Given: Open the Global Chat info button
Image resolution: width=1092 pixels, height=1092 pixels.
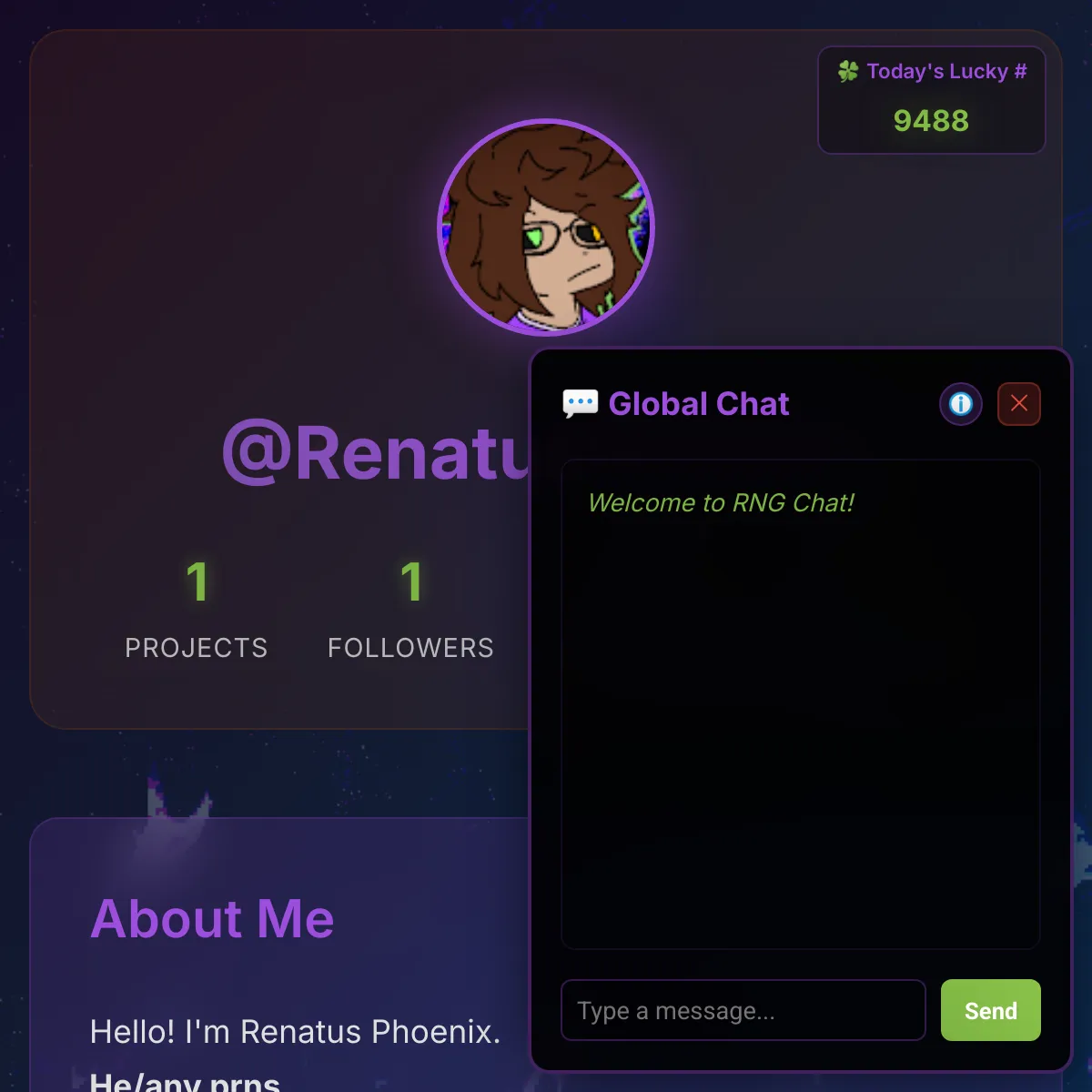Looking at the screenshot, I should [961, 404].
